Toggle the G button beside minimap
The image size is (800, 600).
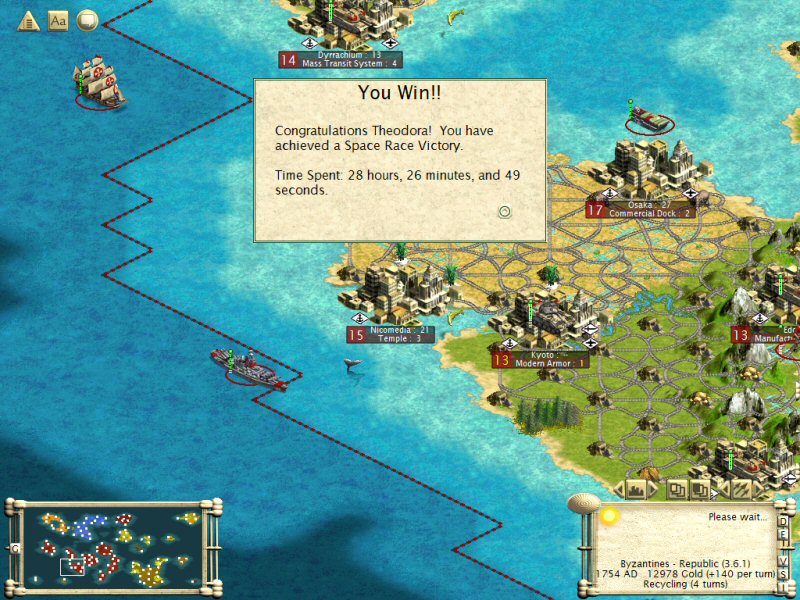(14, 549)
